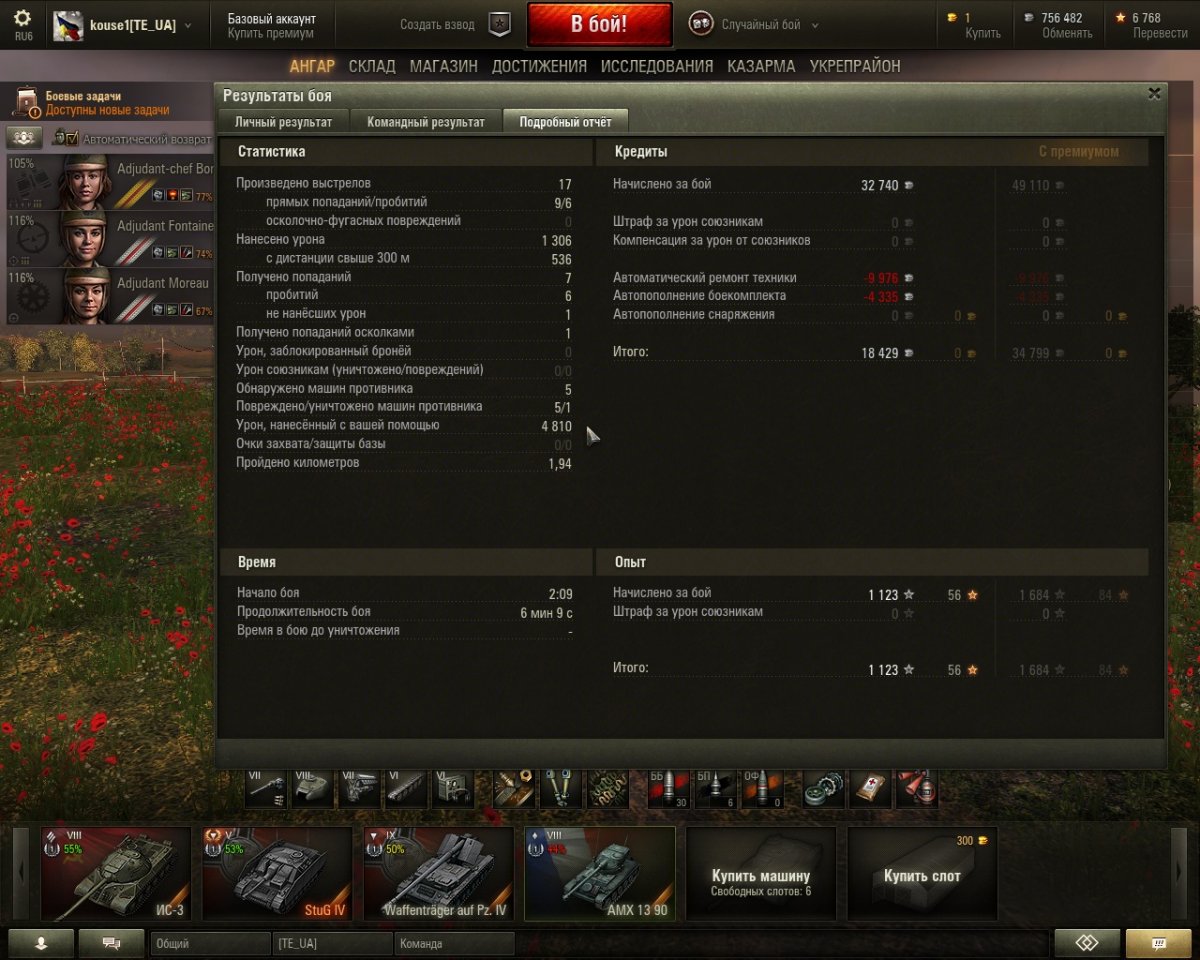The width and height of the screenshot is (1200, 960).
Task: Buy a new slot with Купить слот
Action: pos(921,876)
